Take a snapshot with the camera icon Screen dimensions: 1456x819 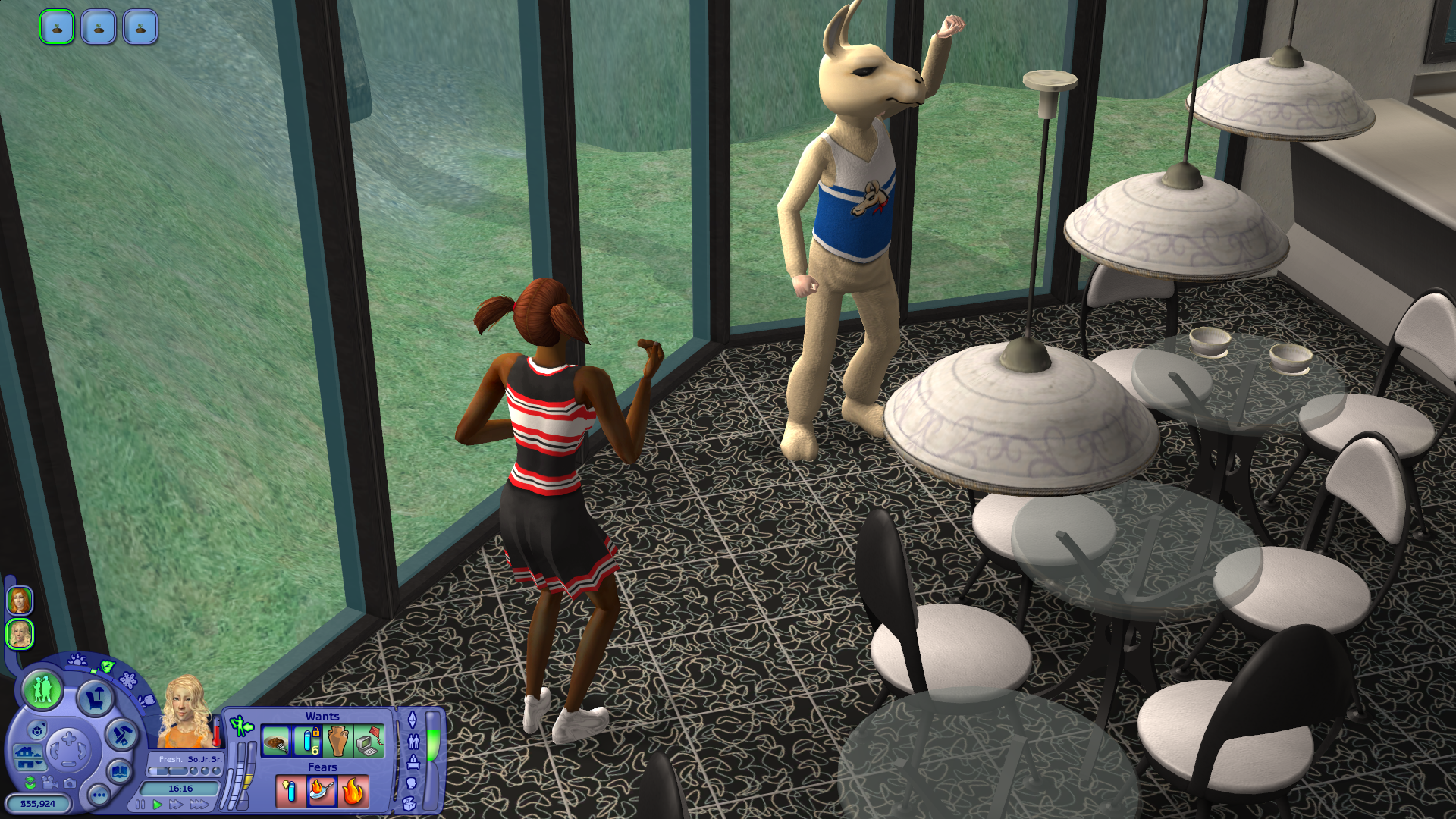(70, 783)
